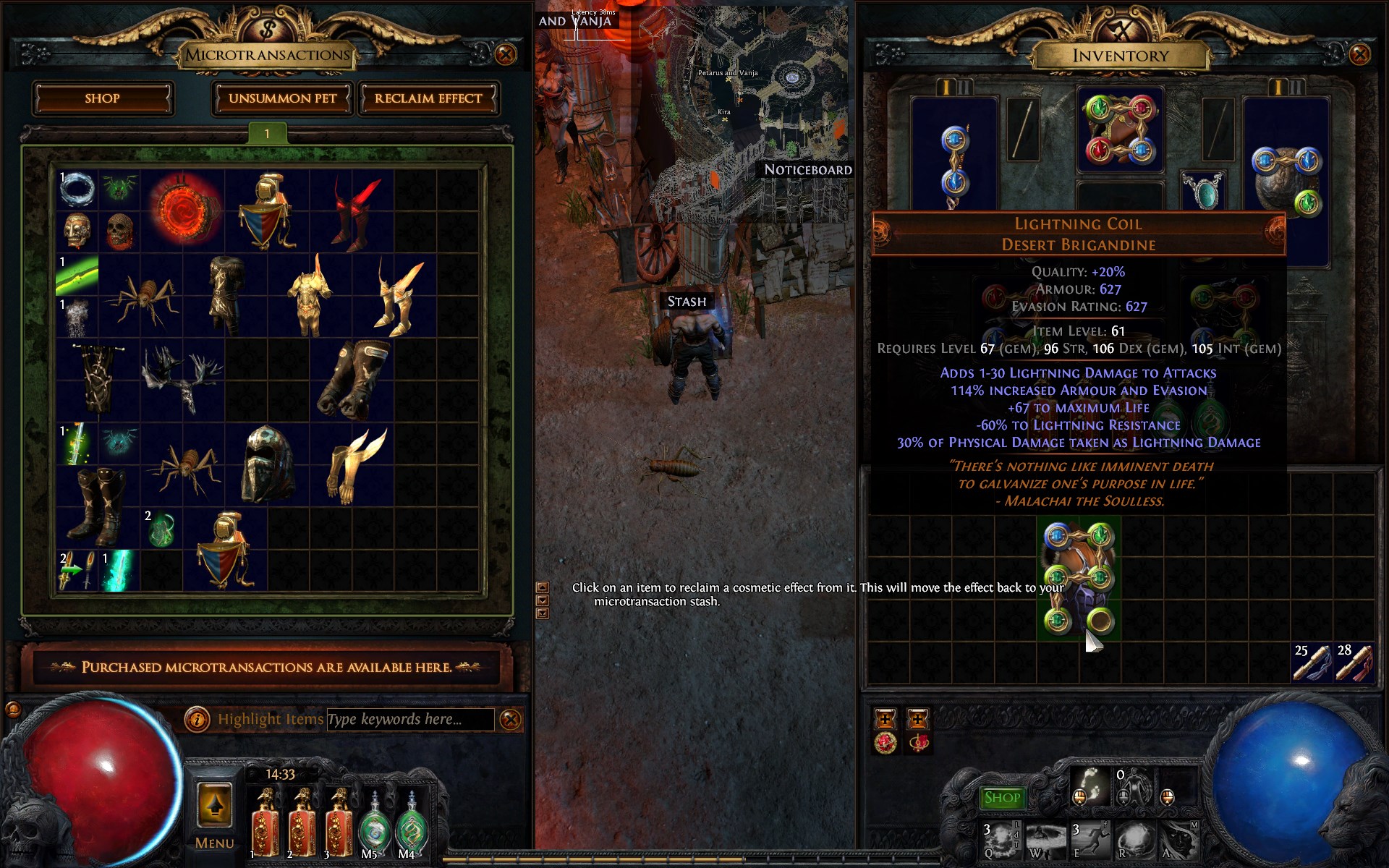Click the Unsummon Pet button
1389x868 pixels.
[282, 98]
